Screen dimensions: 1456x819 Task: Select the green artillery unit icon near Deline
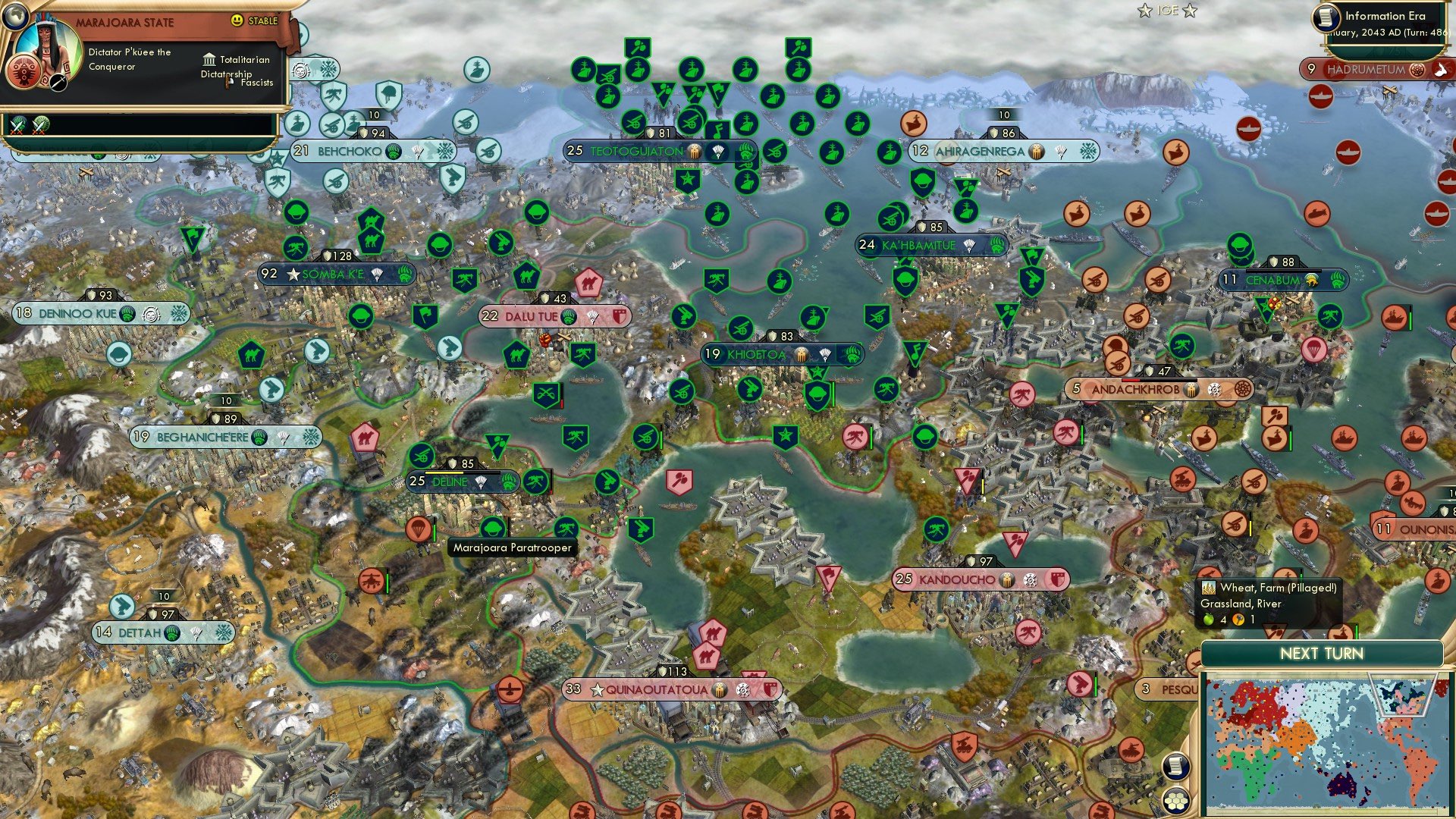pos(422,456)
